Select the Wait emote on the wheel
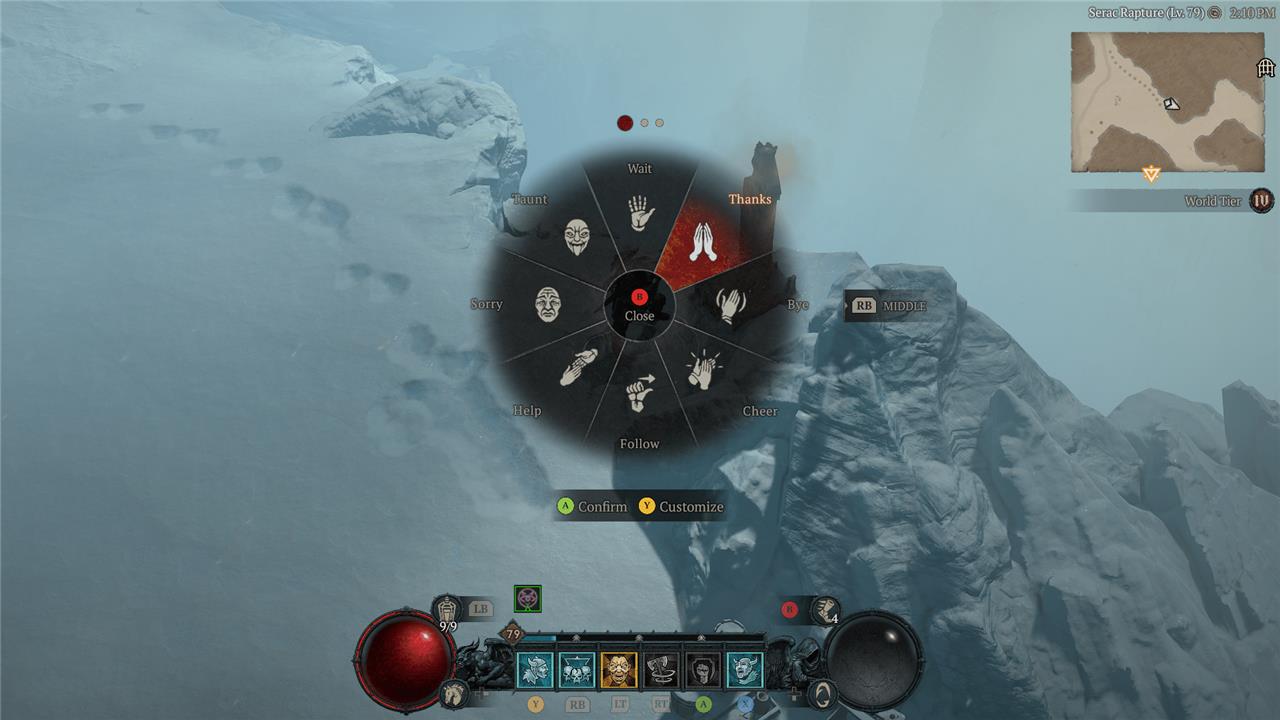 coord(640,212)
